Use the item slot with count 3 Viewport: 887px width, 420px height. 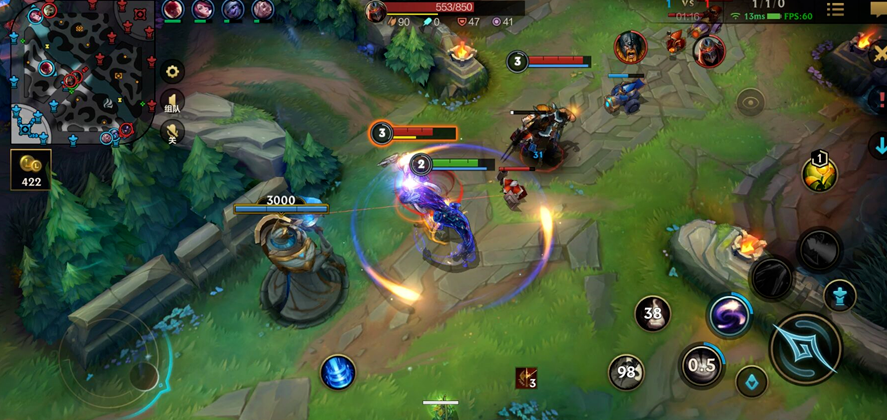(x=527, y=378)
